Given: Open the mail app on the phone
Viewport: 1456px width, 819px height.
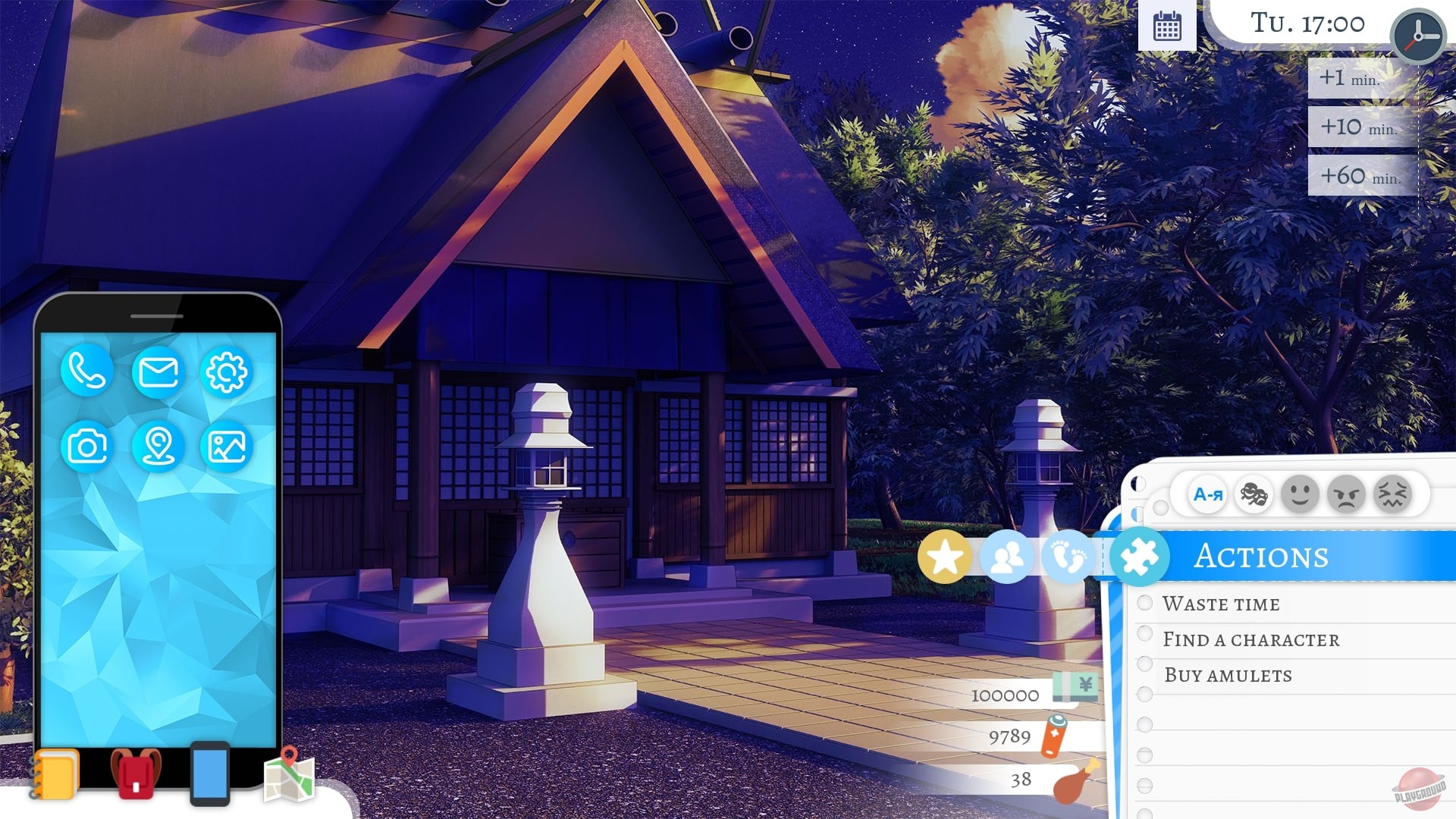Looking at the screenshot, I should pos(158,372).
